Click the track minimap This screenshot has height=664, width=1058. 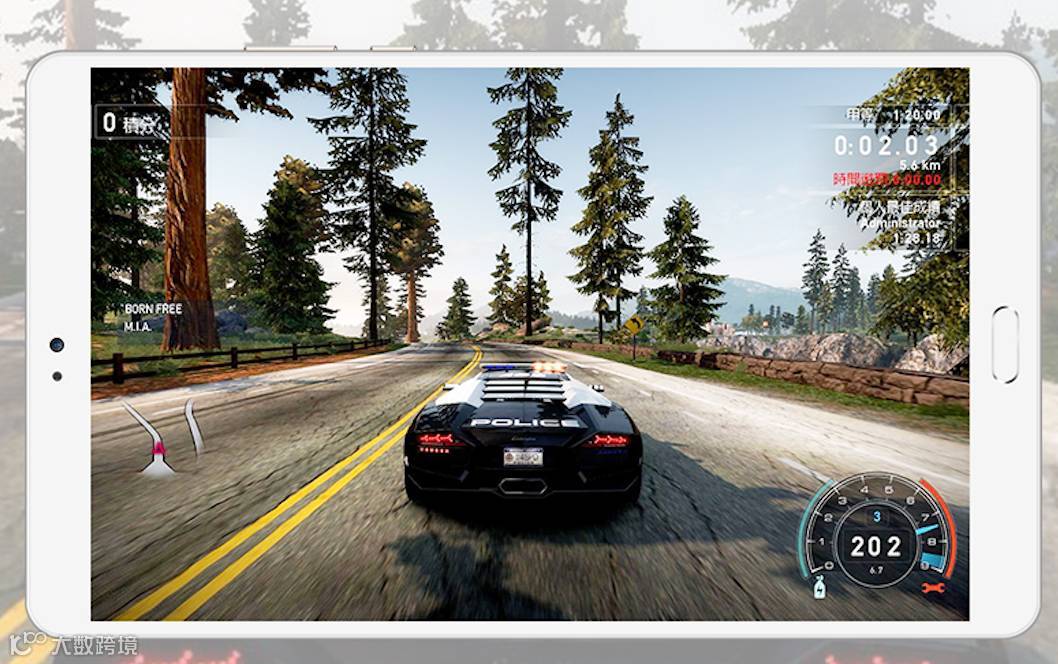(x=162, y=438)
